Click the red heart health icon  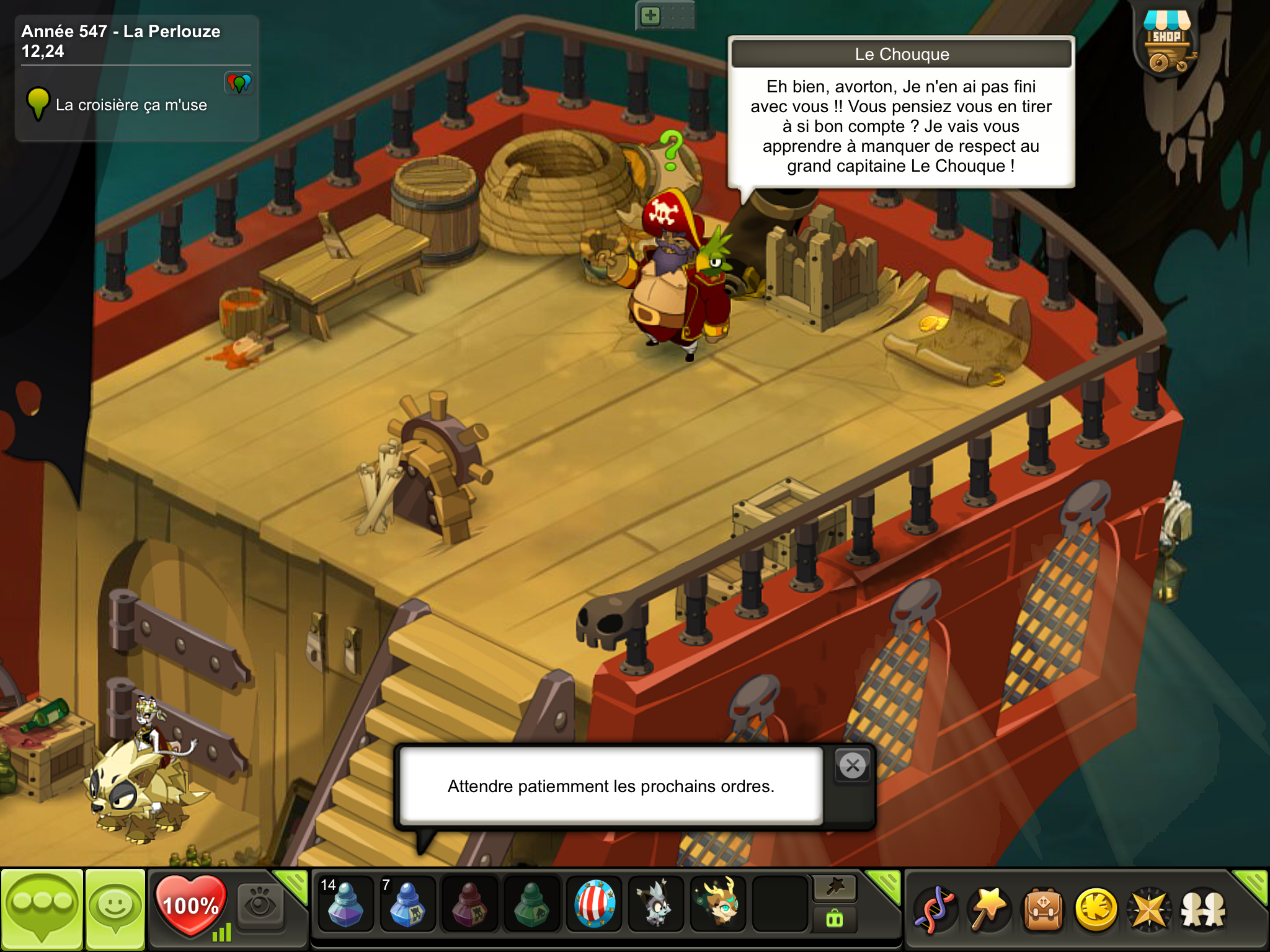click(190, 905)
